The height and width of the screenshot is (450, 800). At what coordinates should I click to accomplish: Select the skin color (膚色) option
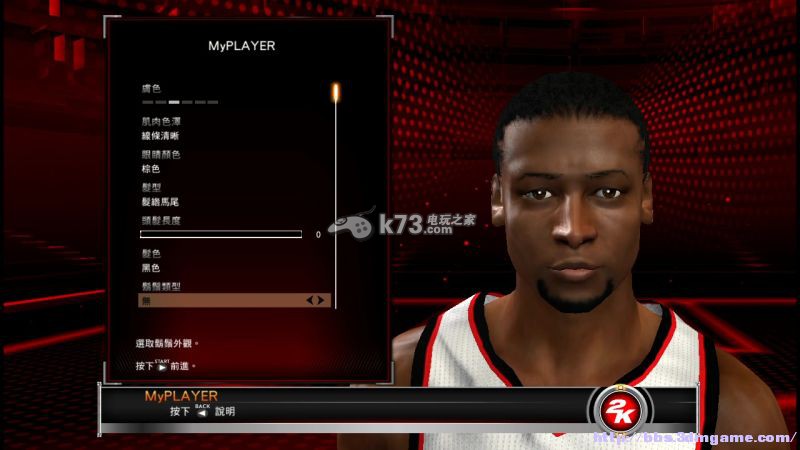[180, 101]
